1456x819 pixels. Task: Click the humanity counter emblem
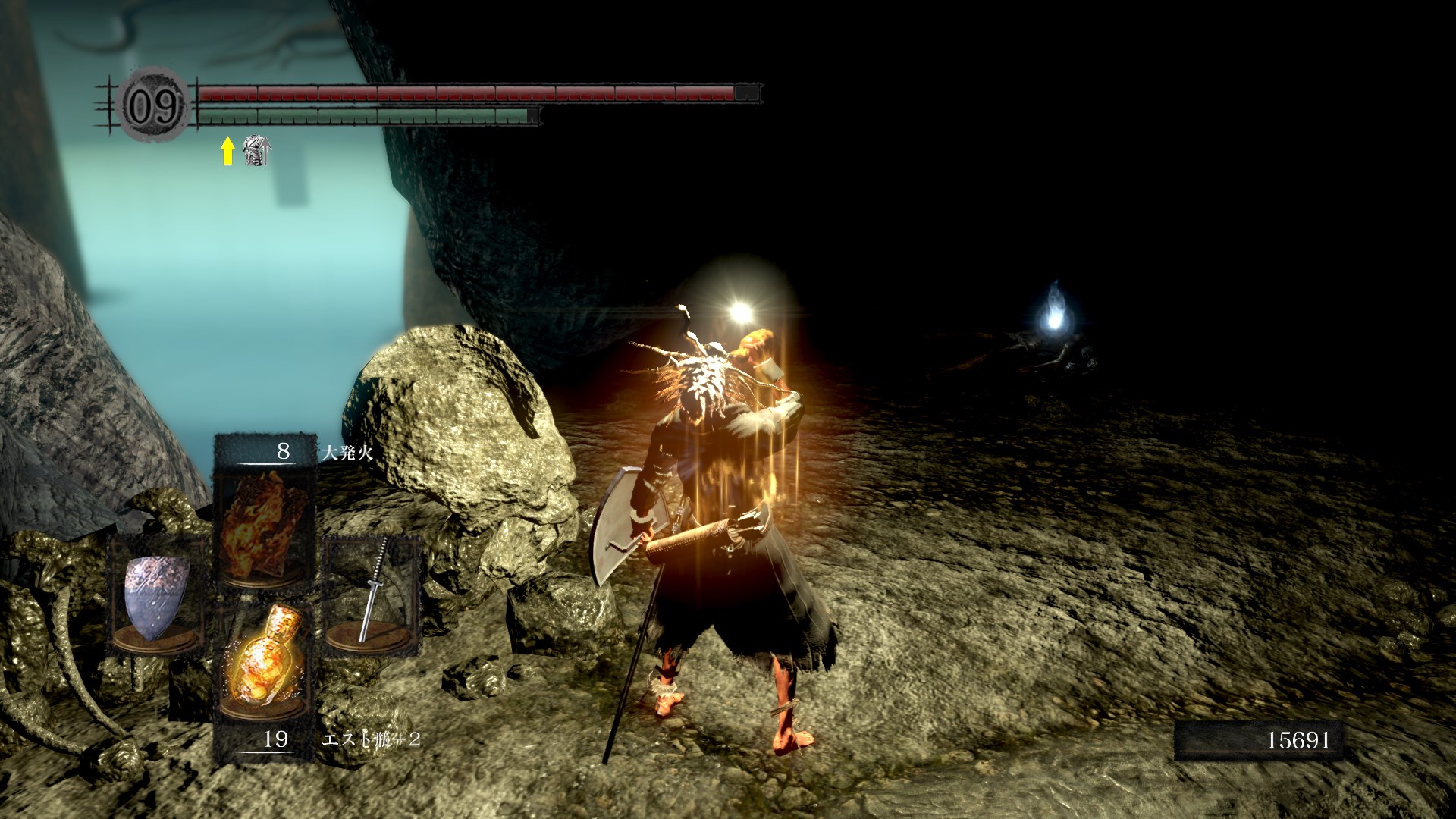pyautogui.click(x=154, y=107)
